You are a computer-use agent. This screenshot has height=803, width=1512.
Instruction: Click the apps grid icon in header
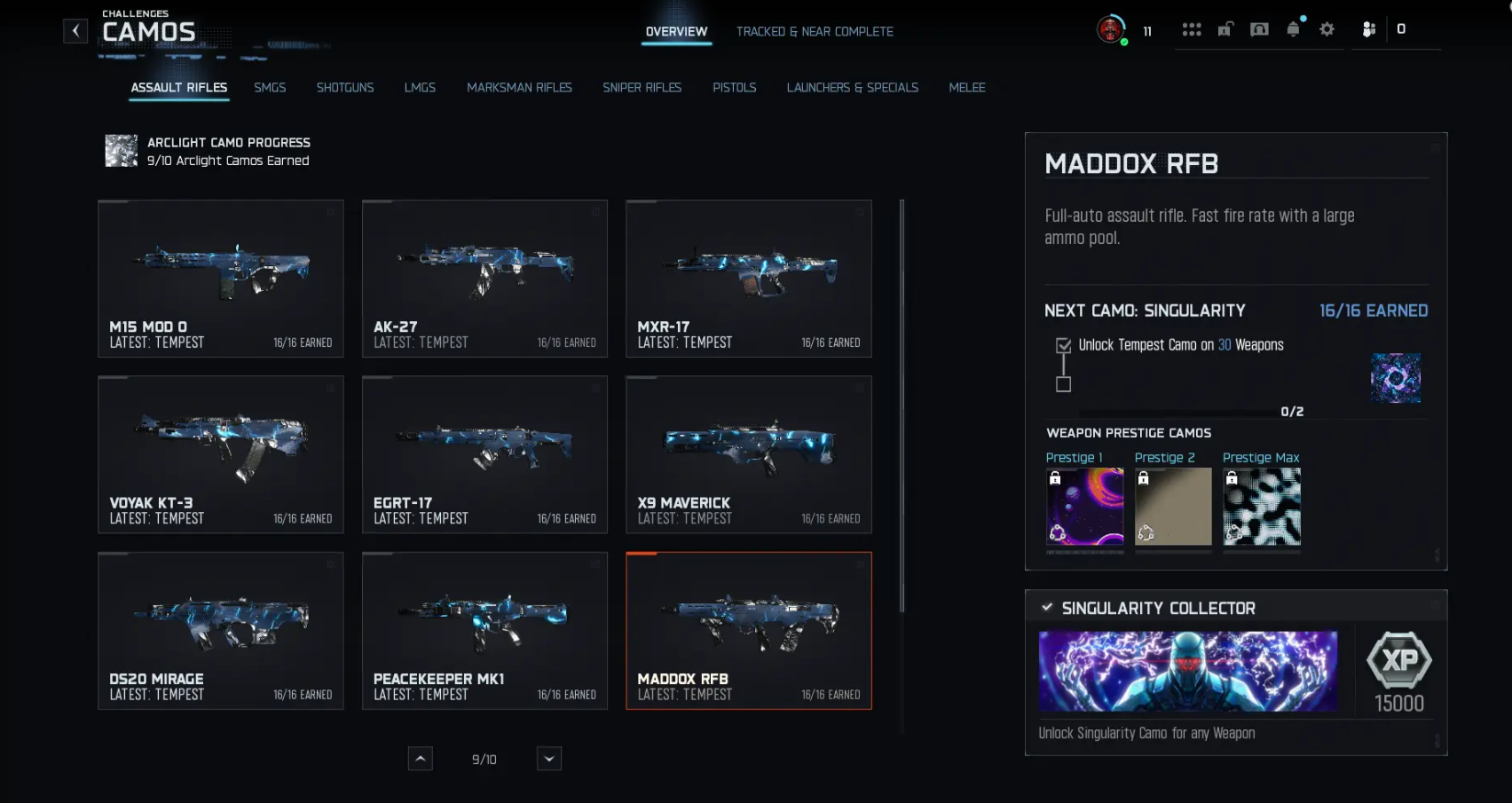pyautogui.click(x=1192, y=28)
